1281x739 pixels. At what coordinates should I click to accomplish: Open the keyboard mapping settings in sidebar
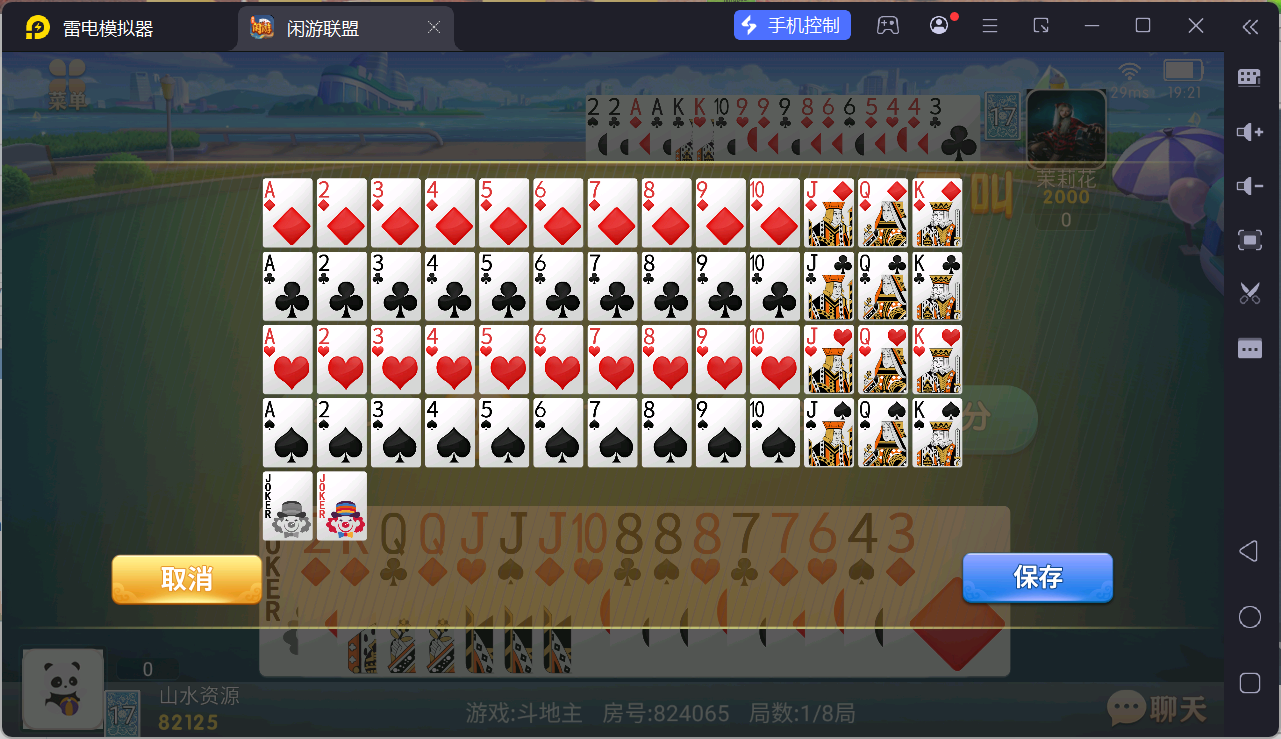pos(1248,77)
